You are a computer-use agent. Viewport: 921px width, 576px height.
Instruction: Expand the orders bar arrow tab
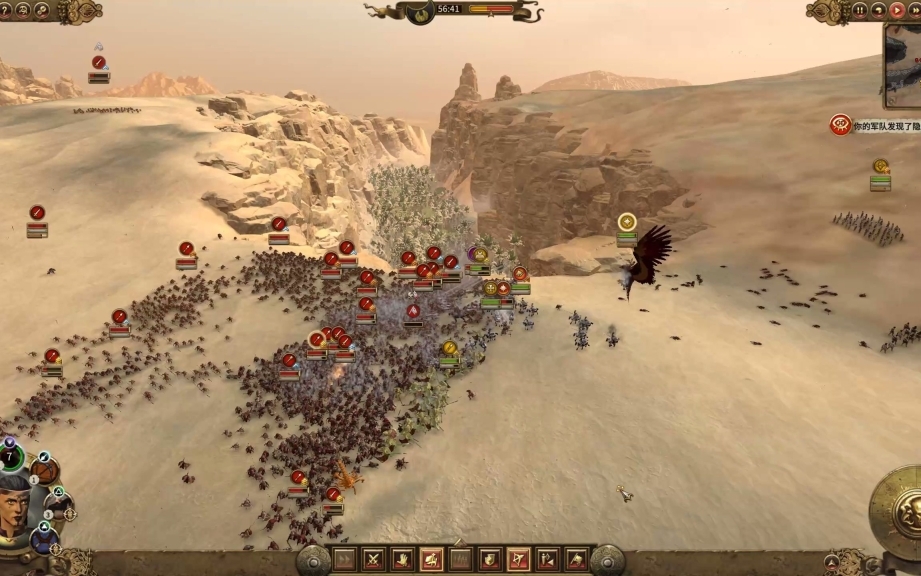tap(460, 543)
